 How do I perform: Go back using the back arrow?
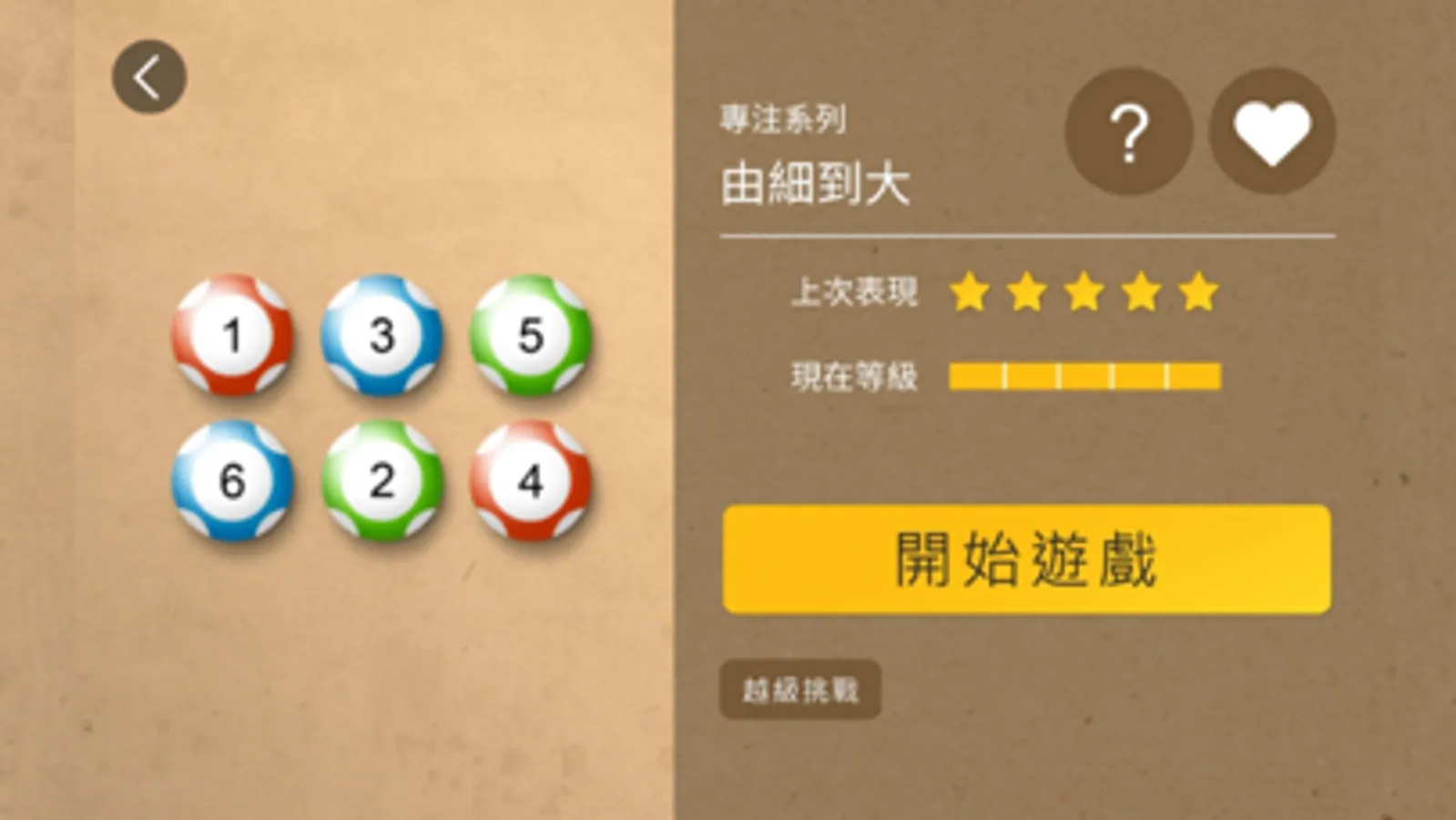[148, 76]
